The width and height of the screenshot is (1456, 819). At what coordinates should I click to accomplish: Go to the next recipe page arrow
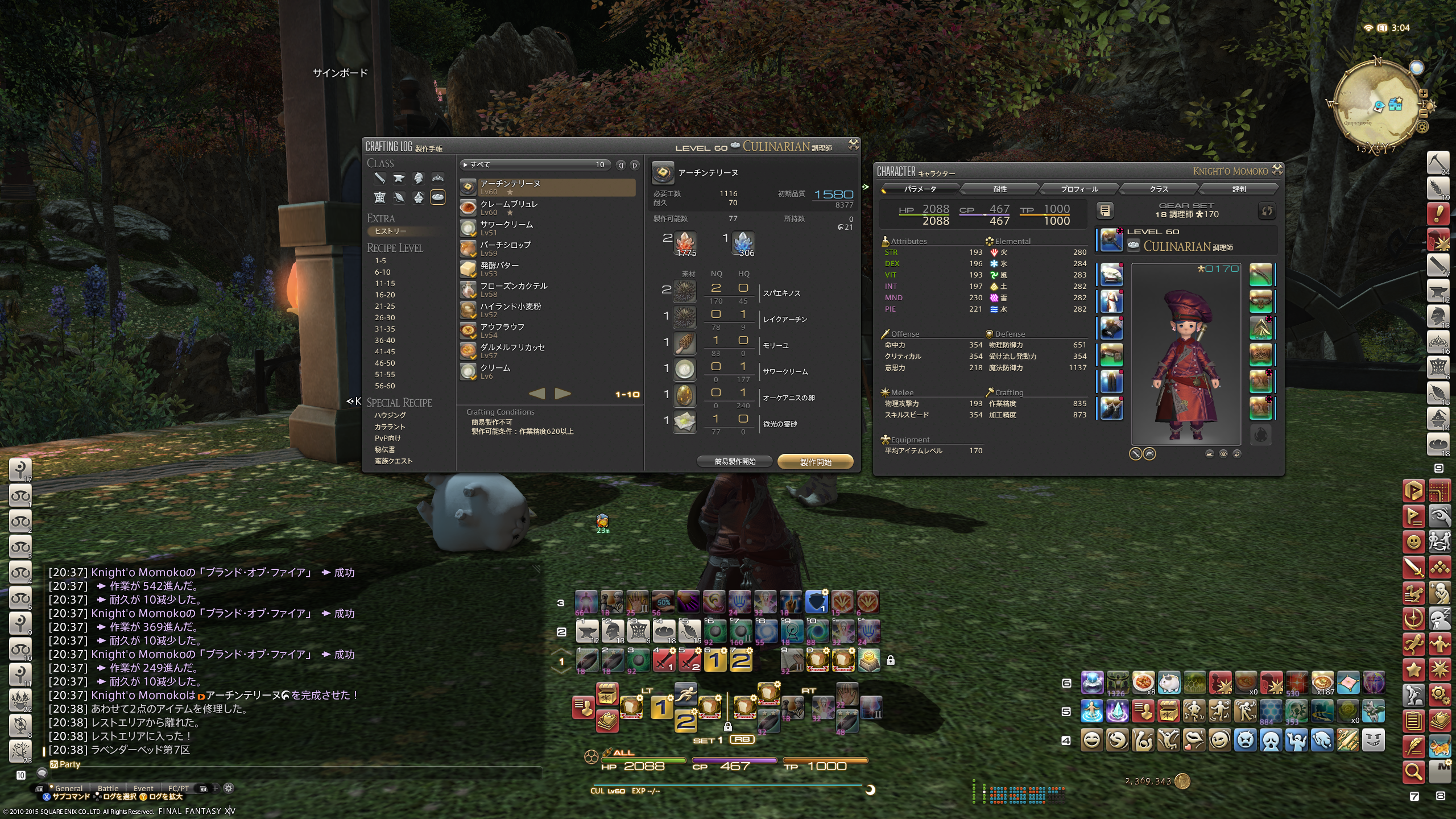click(562, 394)
